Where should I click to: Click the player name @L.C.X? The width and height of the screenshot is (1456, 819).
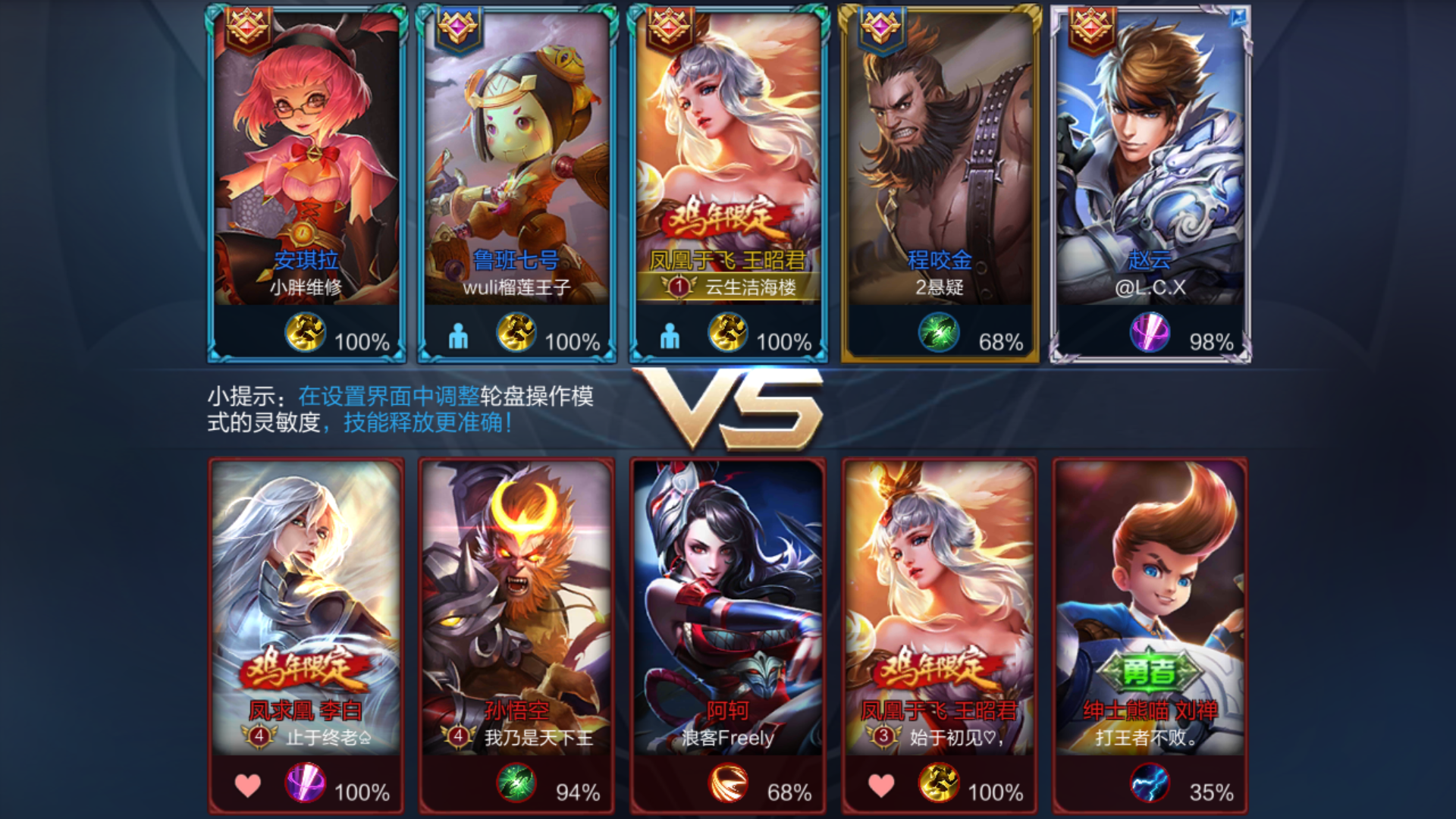[x=1151, y=287]
